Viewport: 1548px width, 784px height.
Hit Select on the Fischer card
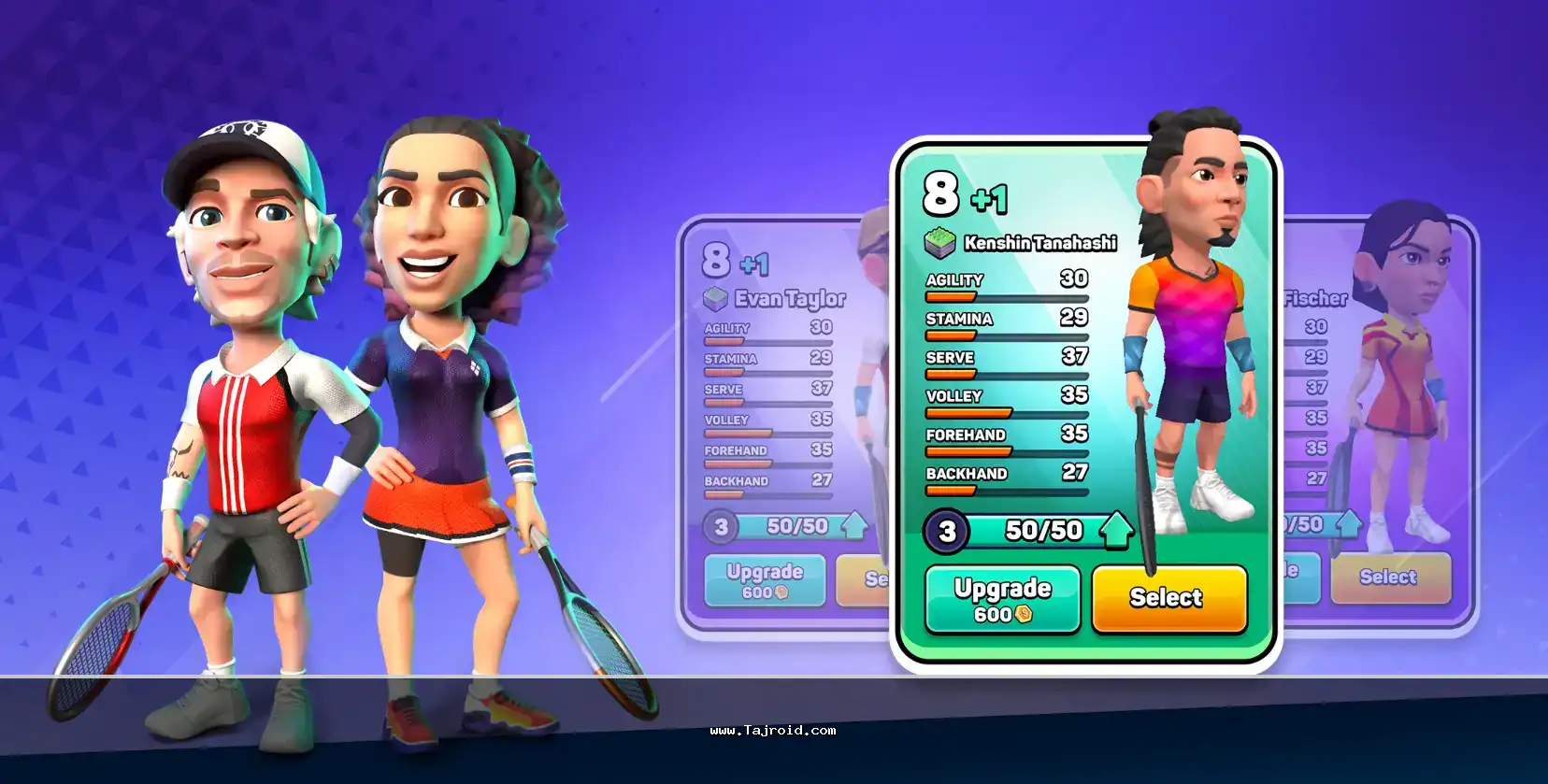point(1389,577)
